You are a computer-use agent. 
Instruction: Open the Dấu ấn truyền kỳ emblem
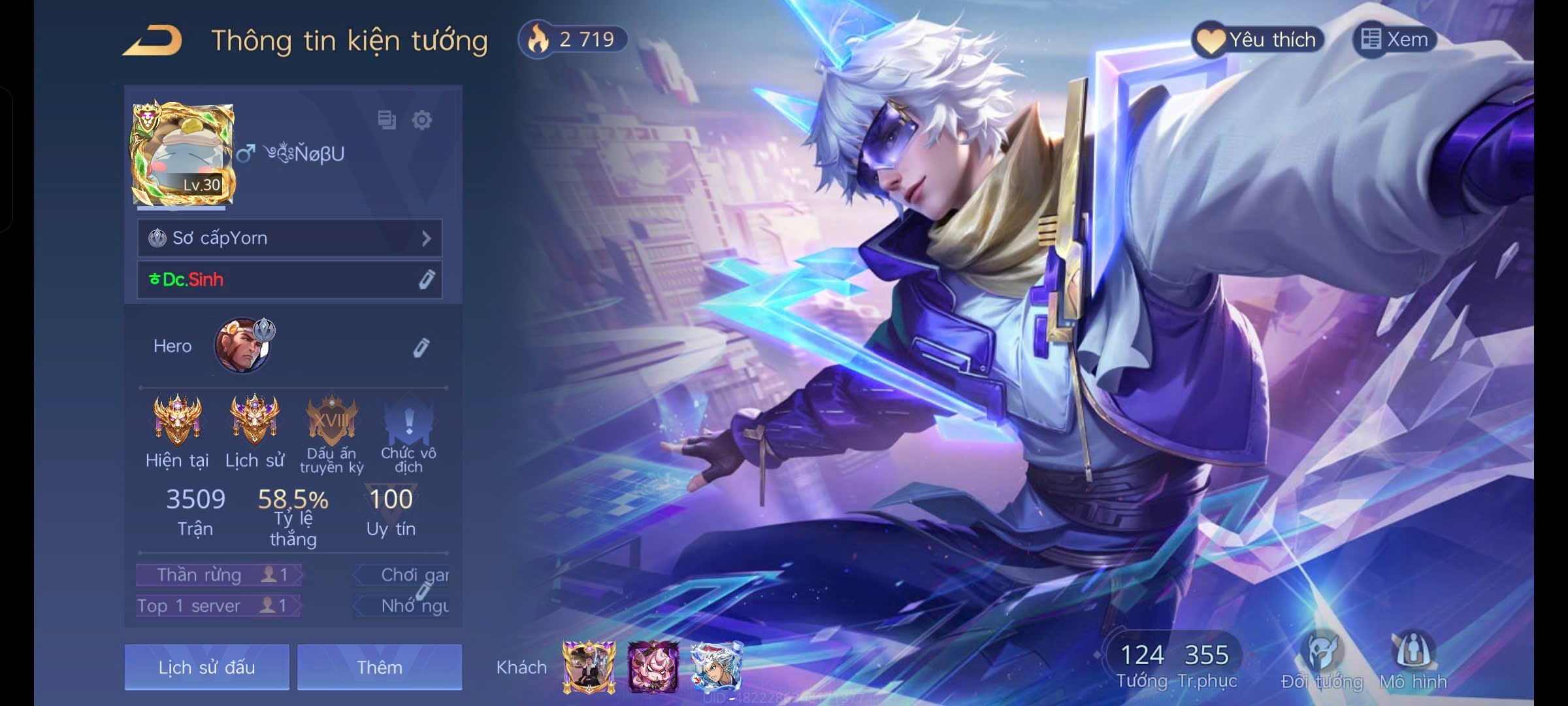tap(332, 422)
